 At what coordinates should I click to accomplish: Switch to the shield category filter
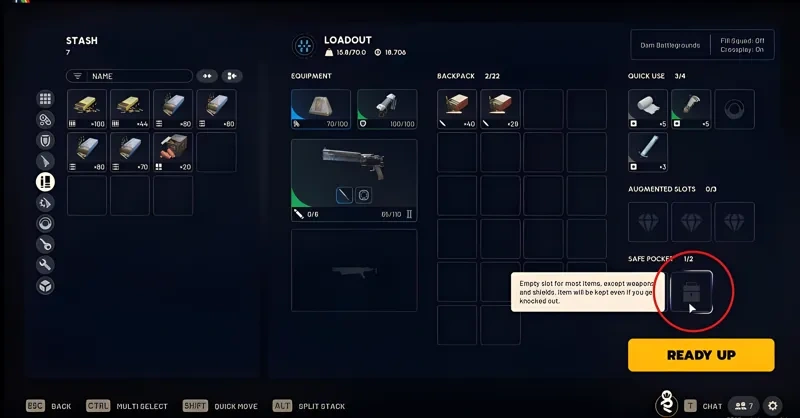click(x=45, y=140)
